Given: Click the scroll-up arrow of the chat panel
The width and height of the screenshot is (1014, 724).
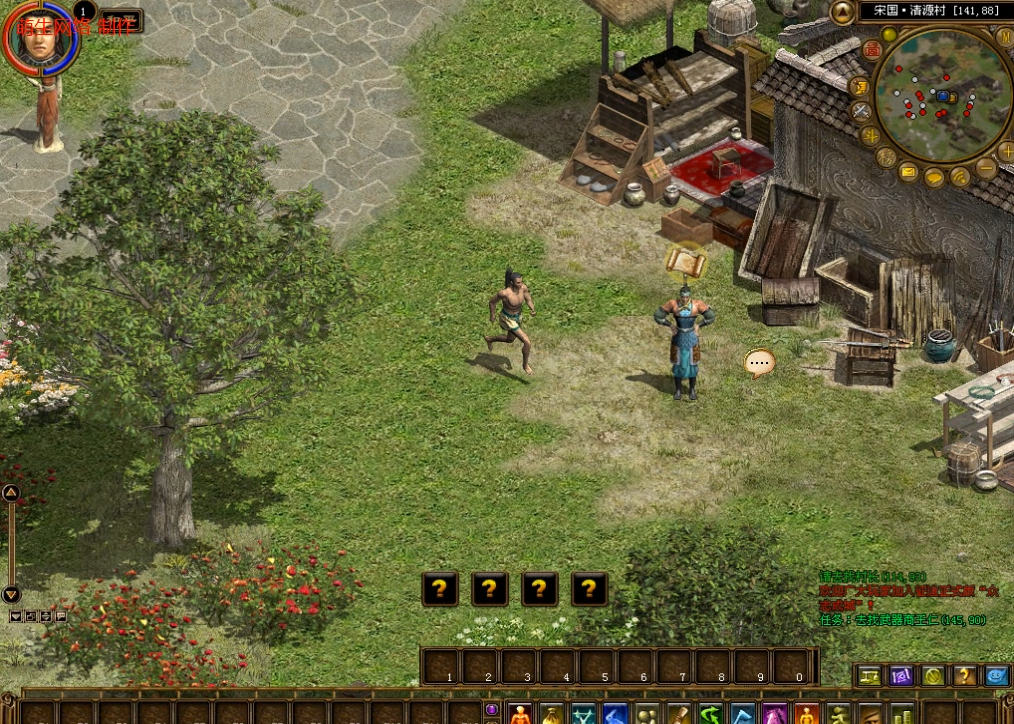Looking at the screenshot, I should tap(11, 492).
